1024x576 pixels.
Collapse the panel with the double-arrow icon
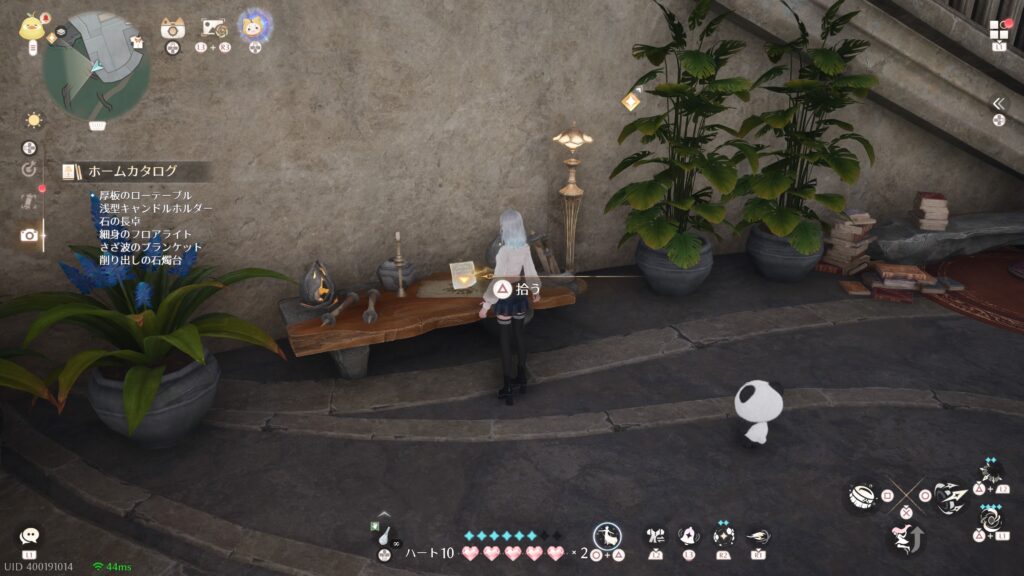[x=998, y=104]
